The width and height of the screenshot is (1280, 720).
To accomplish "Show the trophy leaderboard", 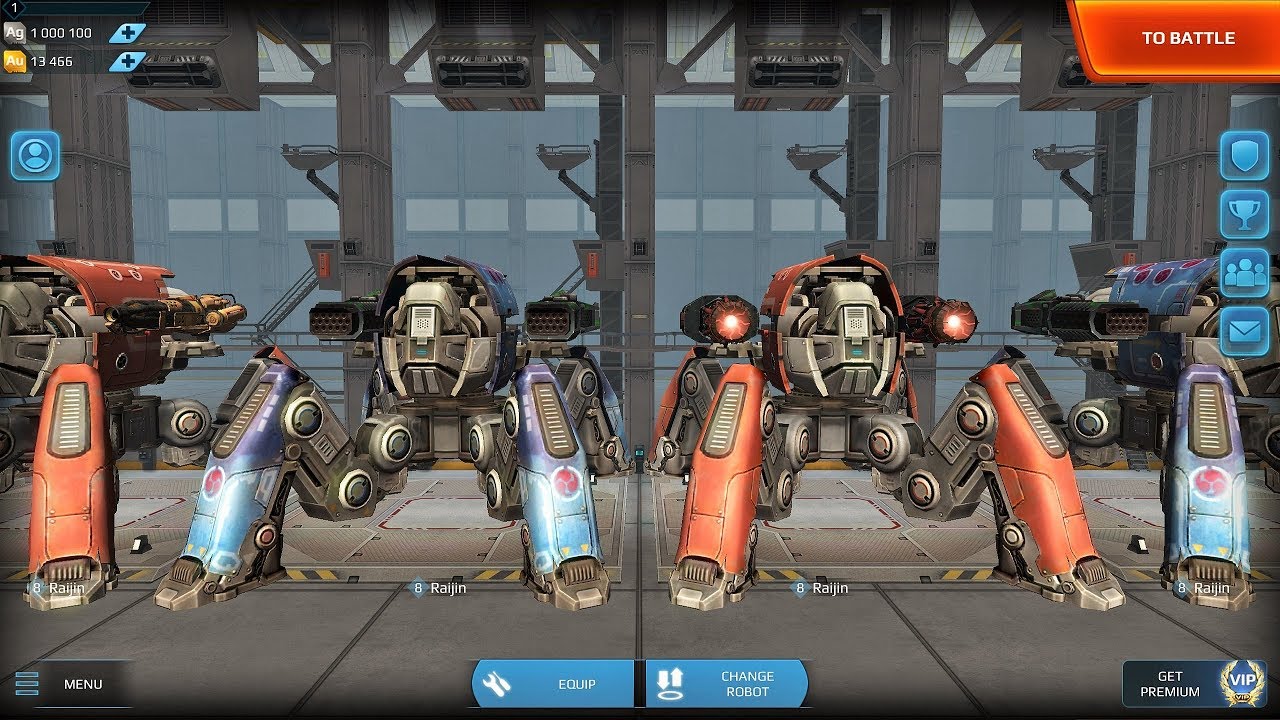I will 1244,214.
